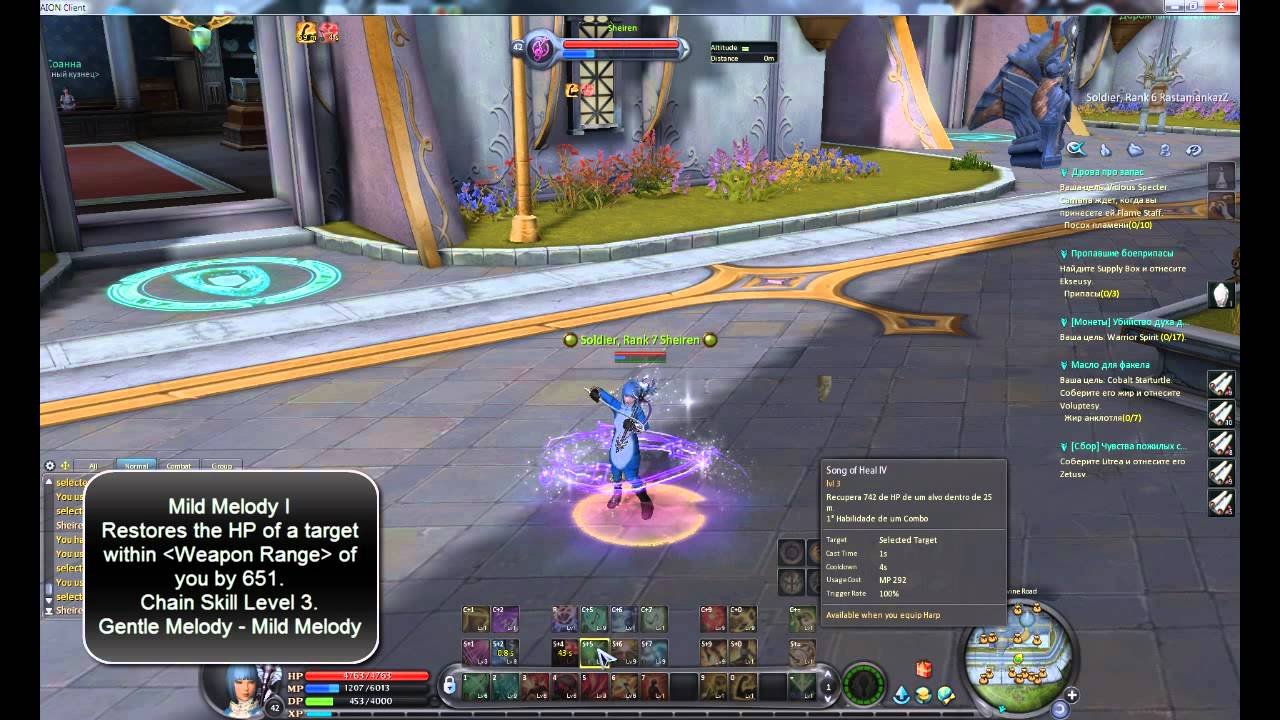1280x720 pixels.
Task: Zoom in the minimap with plus button
Action: point(1072,695)
